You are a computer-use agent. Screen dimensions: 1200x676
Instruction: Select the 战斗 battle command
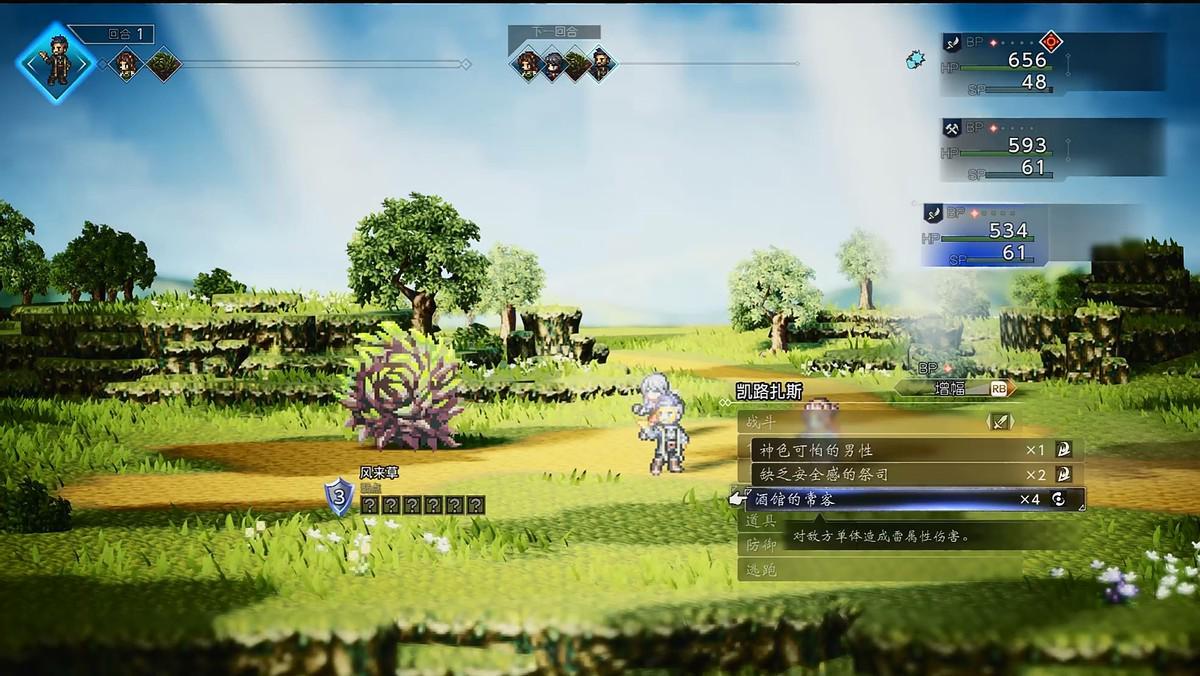[762, 422]
